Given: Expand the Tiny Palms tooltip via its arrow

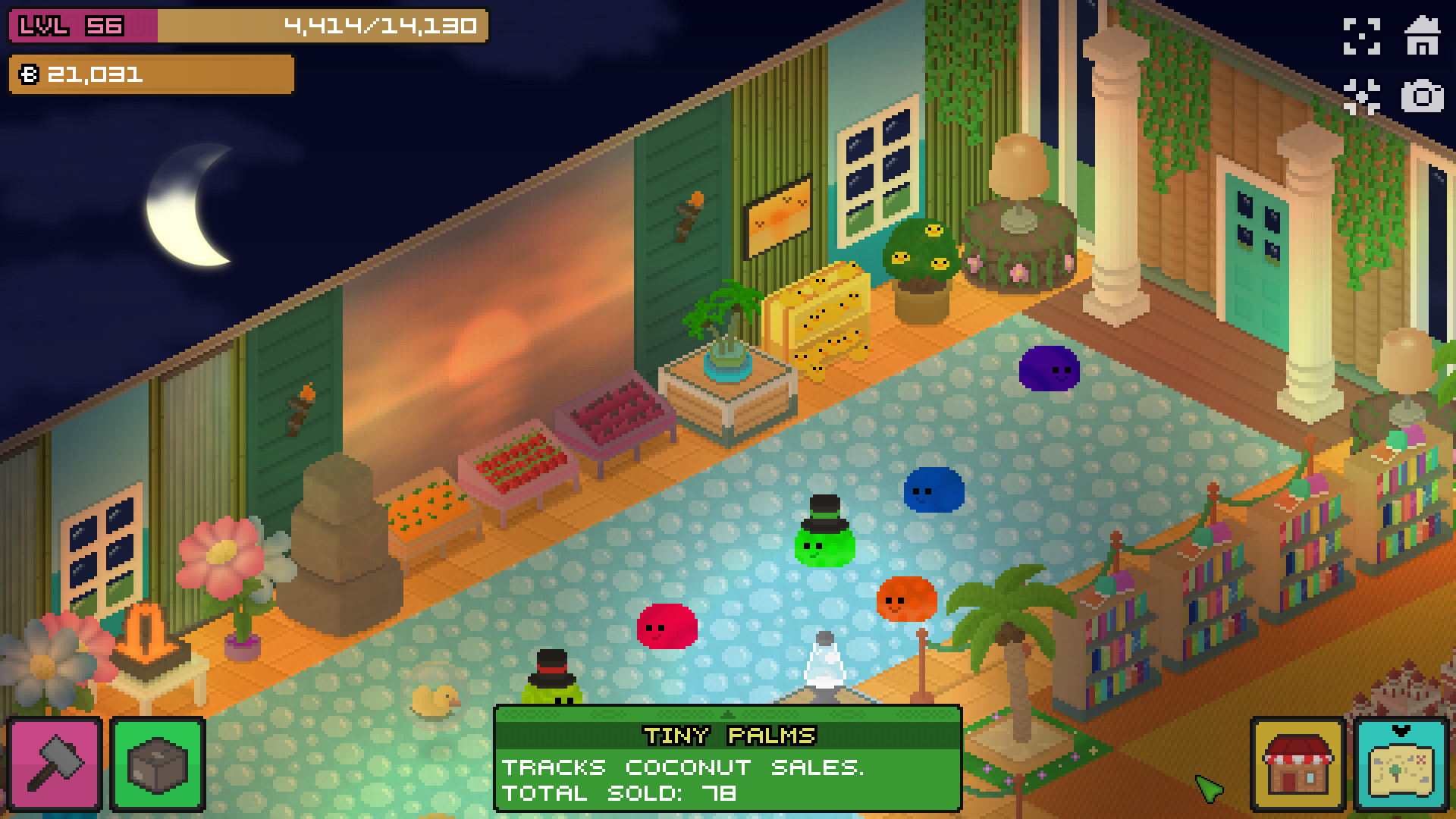Looking at the screenshot, I should 728,715.
